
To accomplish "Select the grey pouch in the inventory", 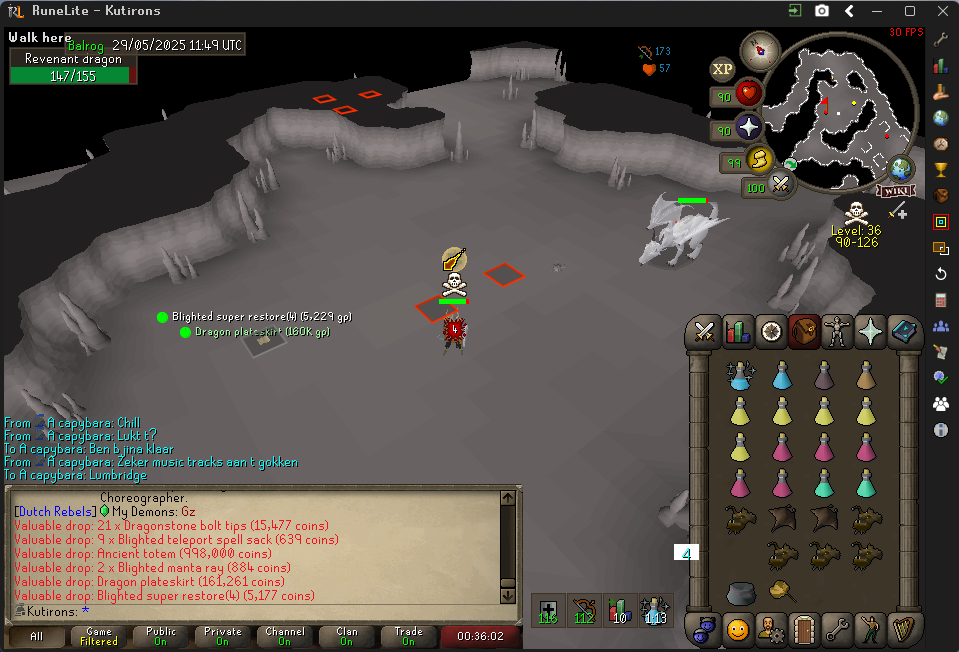I will pyautogui.click(x=740, y=592).
